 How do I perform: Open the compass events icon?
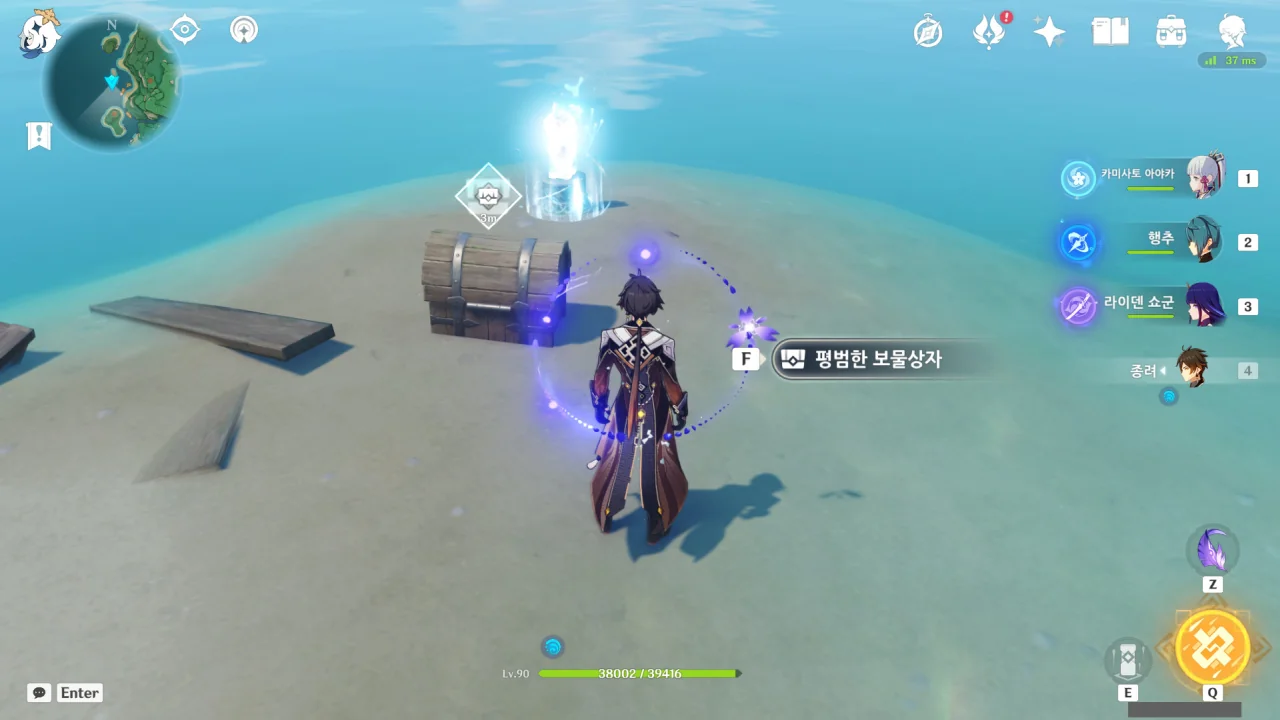928,32
